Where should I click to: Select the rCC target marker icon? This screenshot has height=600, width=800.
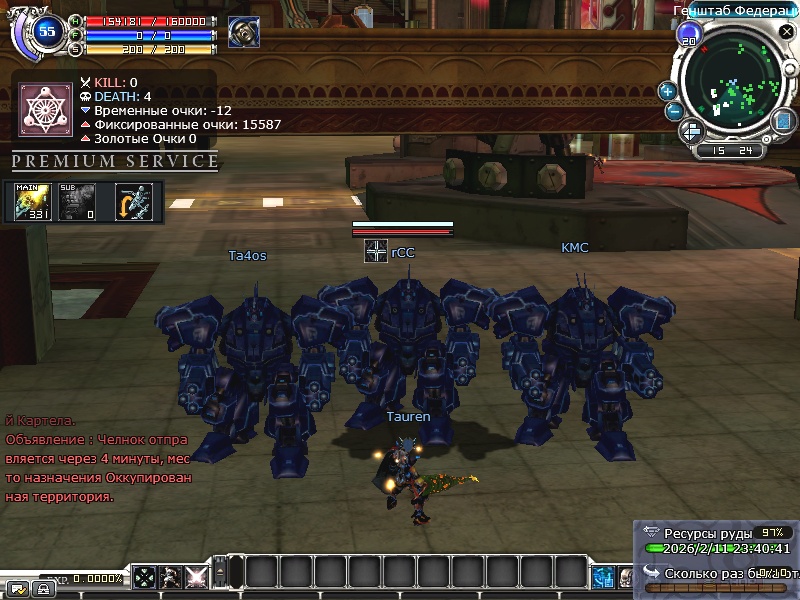tap(376, 252)
